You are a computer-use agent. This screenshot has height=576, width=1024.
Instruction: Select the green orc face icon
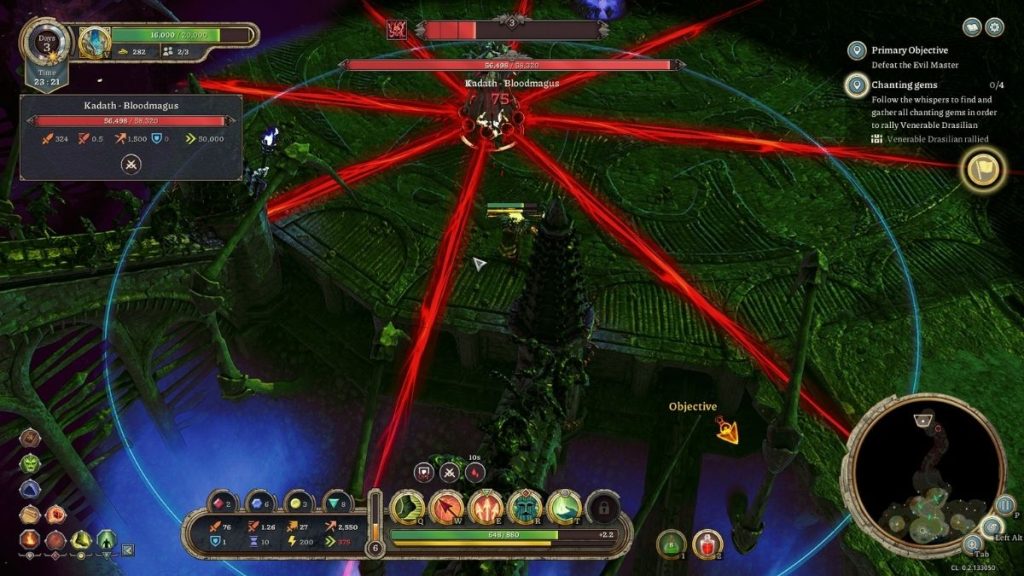(31, 464)
